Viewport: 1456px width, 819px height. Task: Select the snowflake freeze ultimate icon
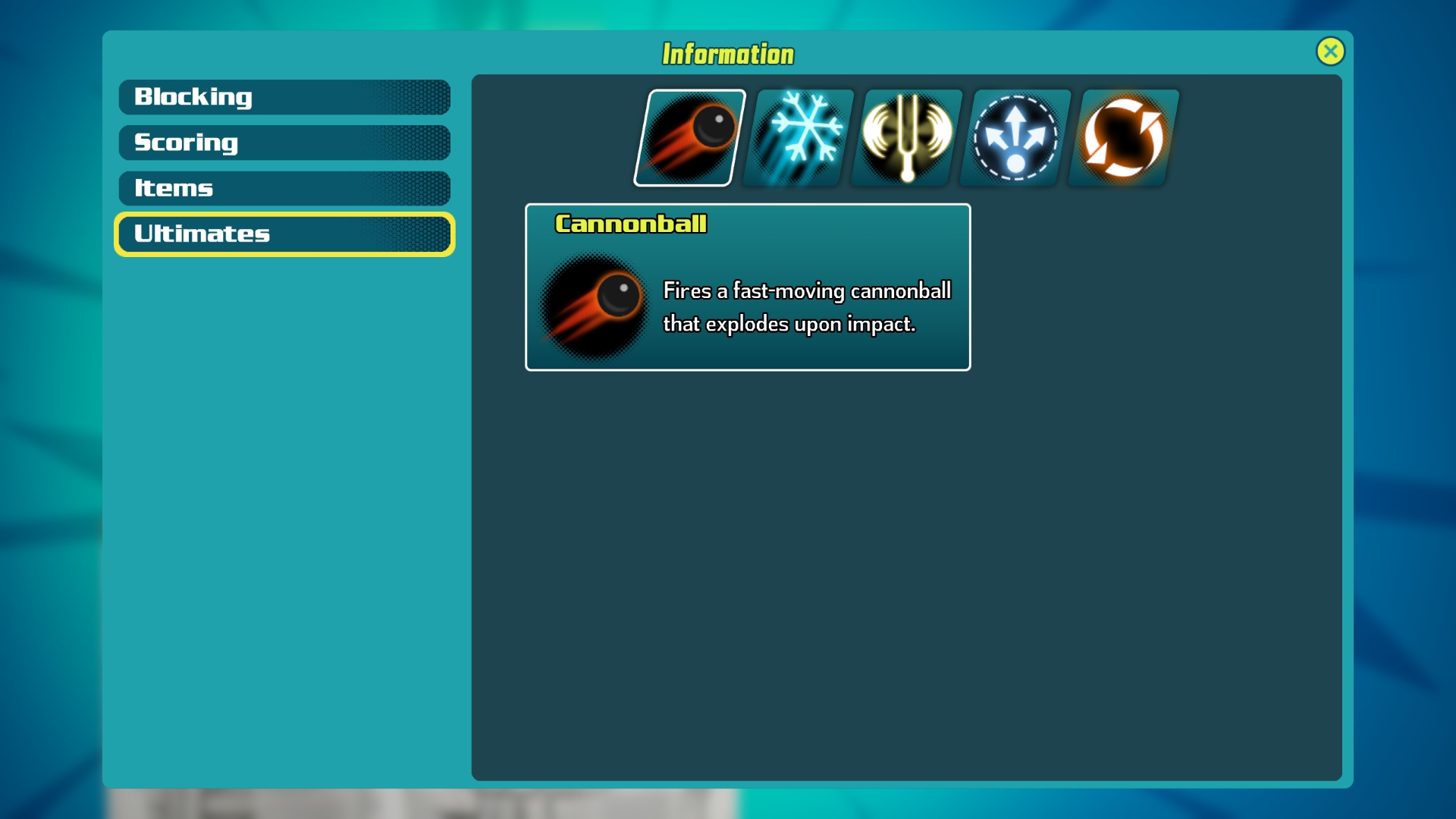(x=799, y=138)
